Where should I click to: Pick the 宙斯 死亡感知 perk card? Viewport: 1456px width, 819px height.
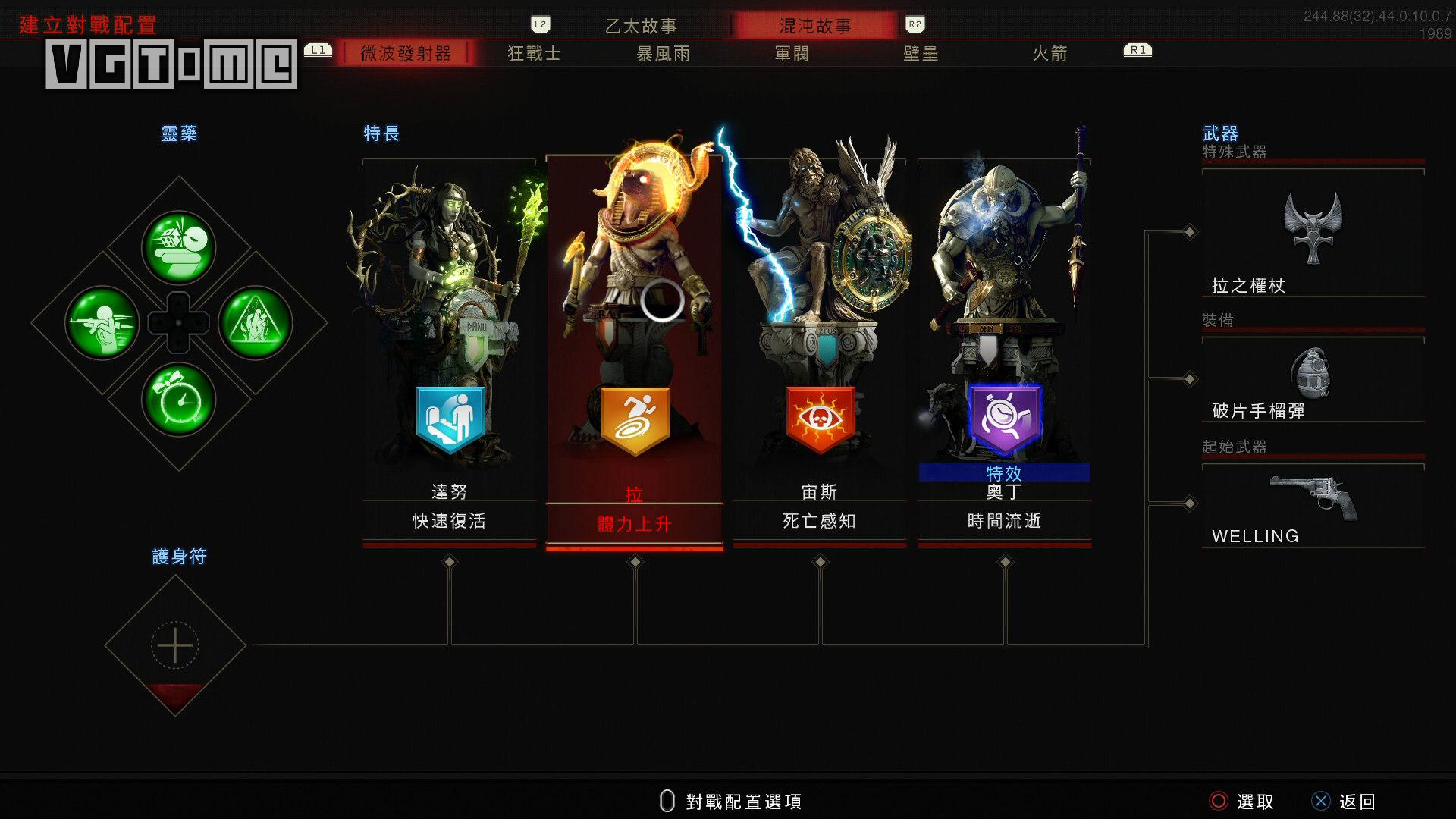[819, 349]
